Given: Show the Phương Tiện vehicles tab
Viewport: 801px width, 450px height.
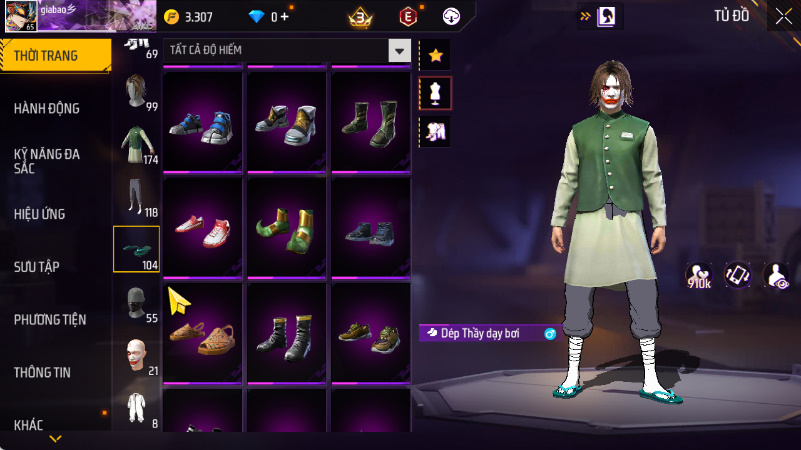Looking at the screenshot, I should (x=50, y=319).
